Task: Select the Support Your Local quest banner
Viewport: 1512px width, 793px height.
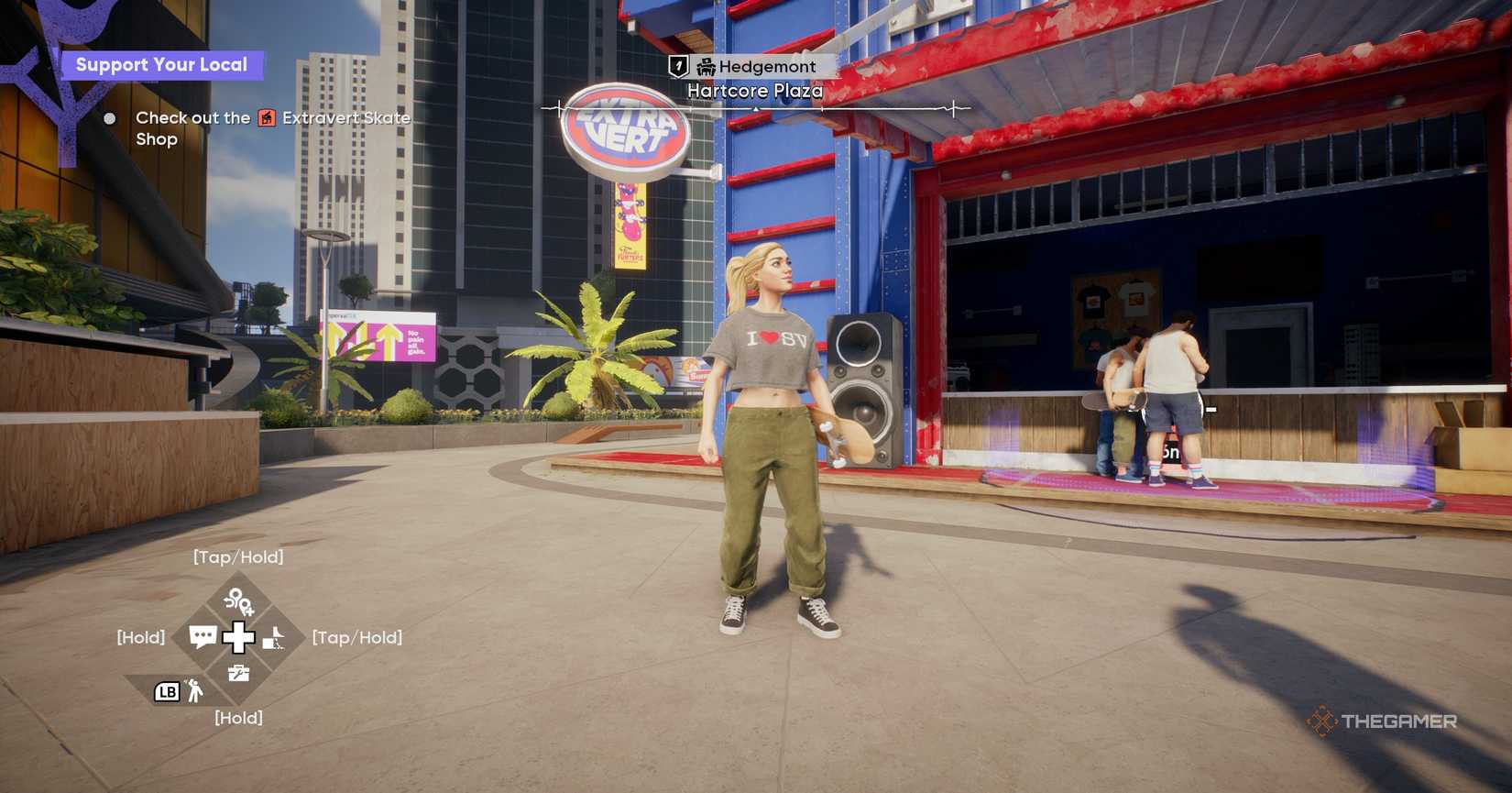Action: click(x=163, y=63)
